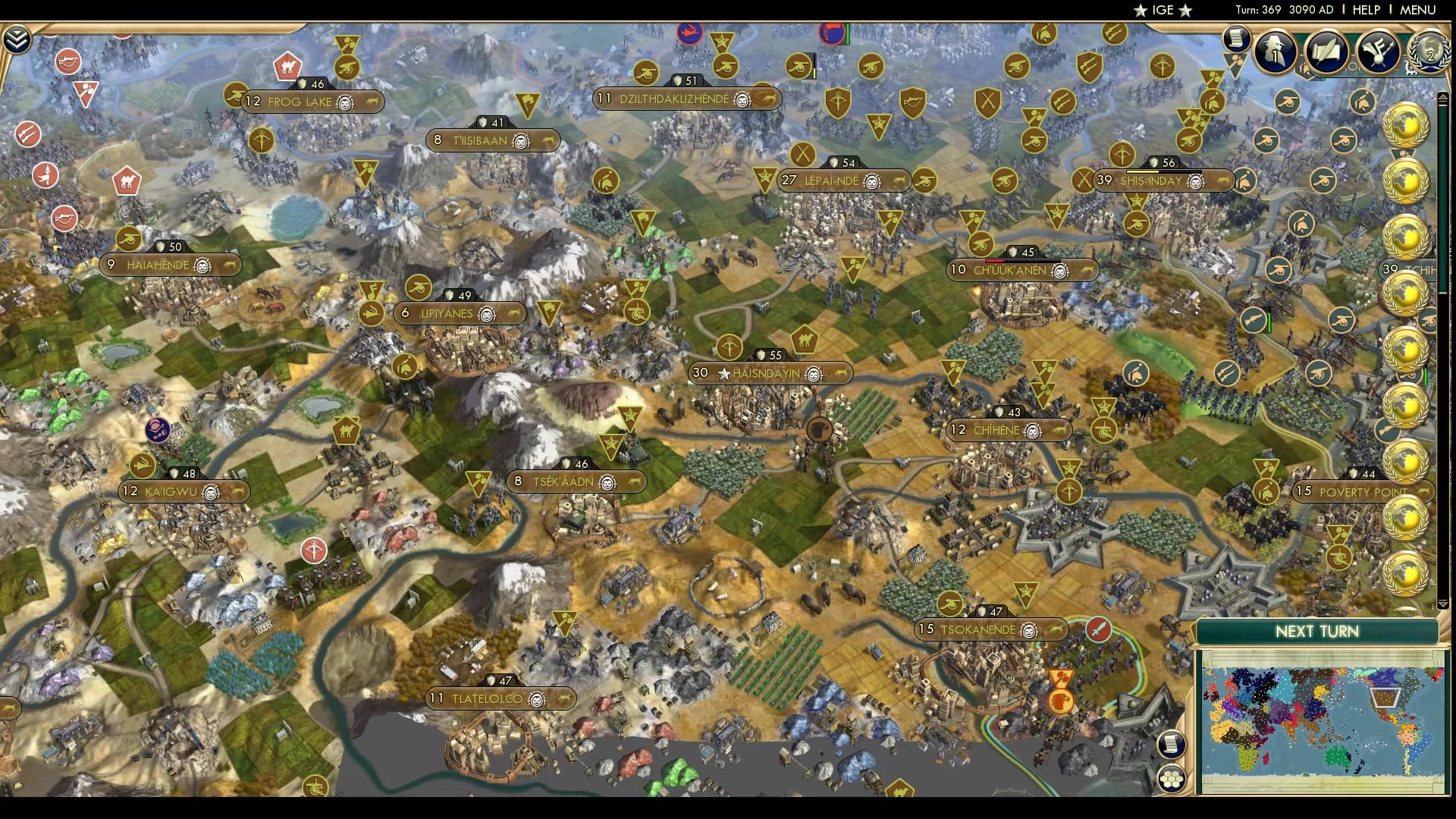Select the capital city banner Haisndäyin
1456x819 pixels.
[770, 372]
